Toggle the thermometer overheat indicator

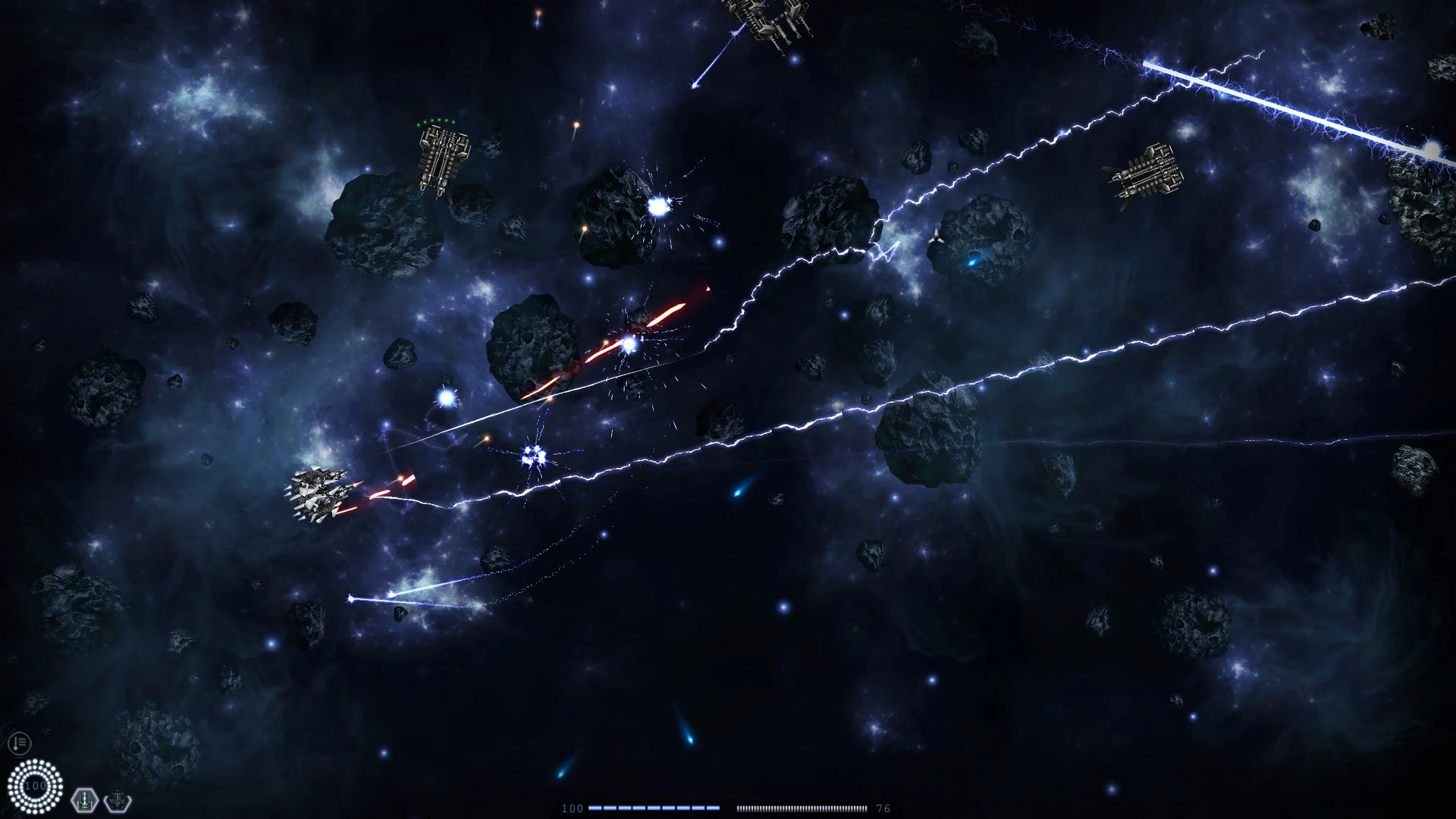point(20,743)
